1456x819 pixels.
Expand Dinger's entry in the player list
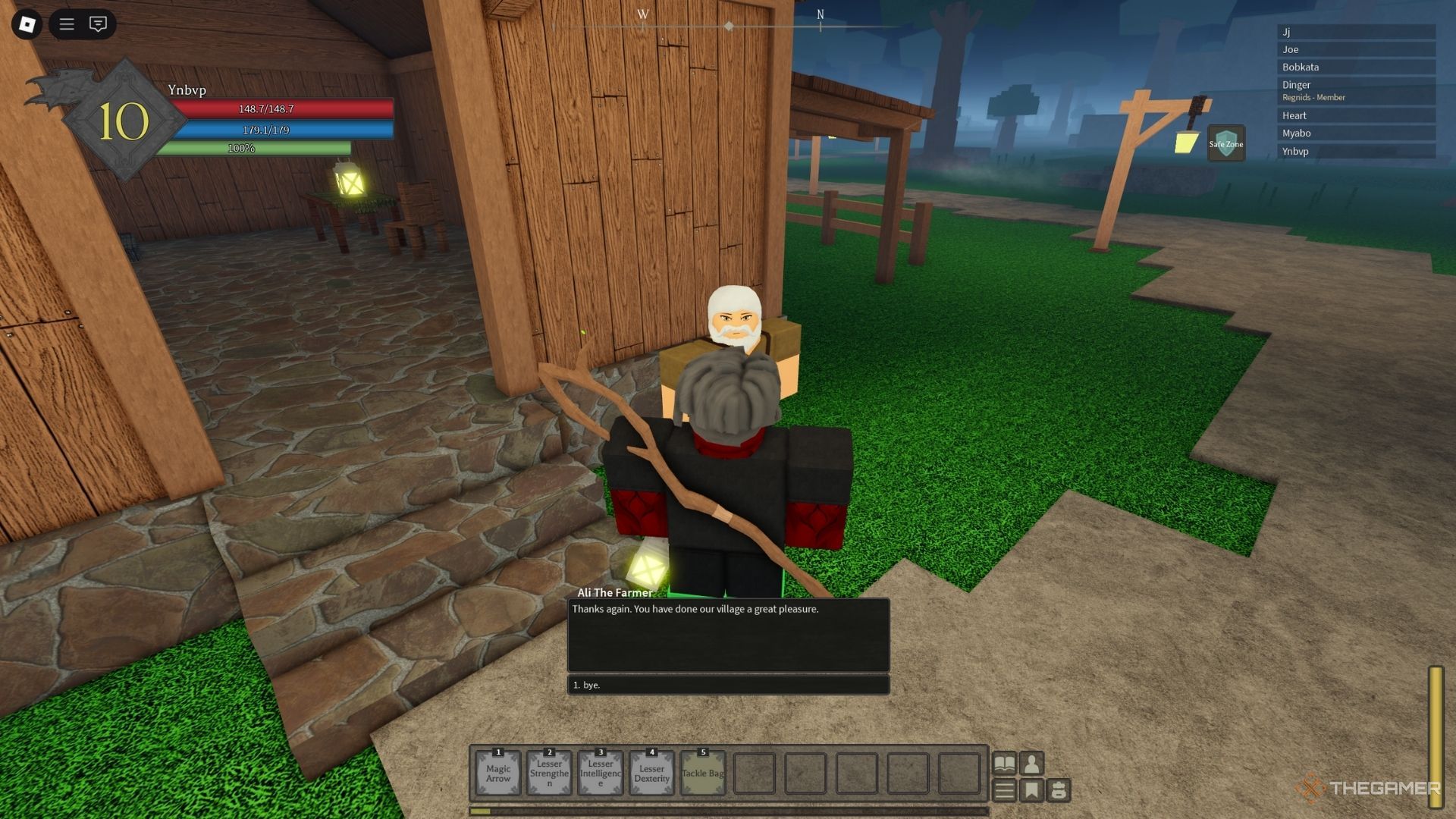[1357, 85]
